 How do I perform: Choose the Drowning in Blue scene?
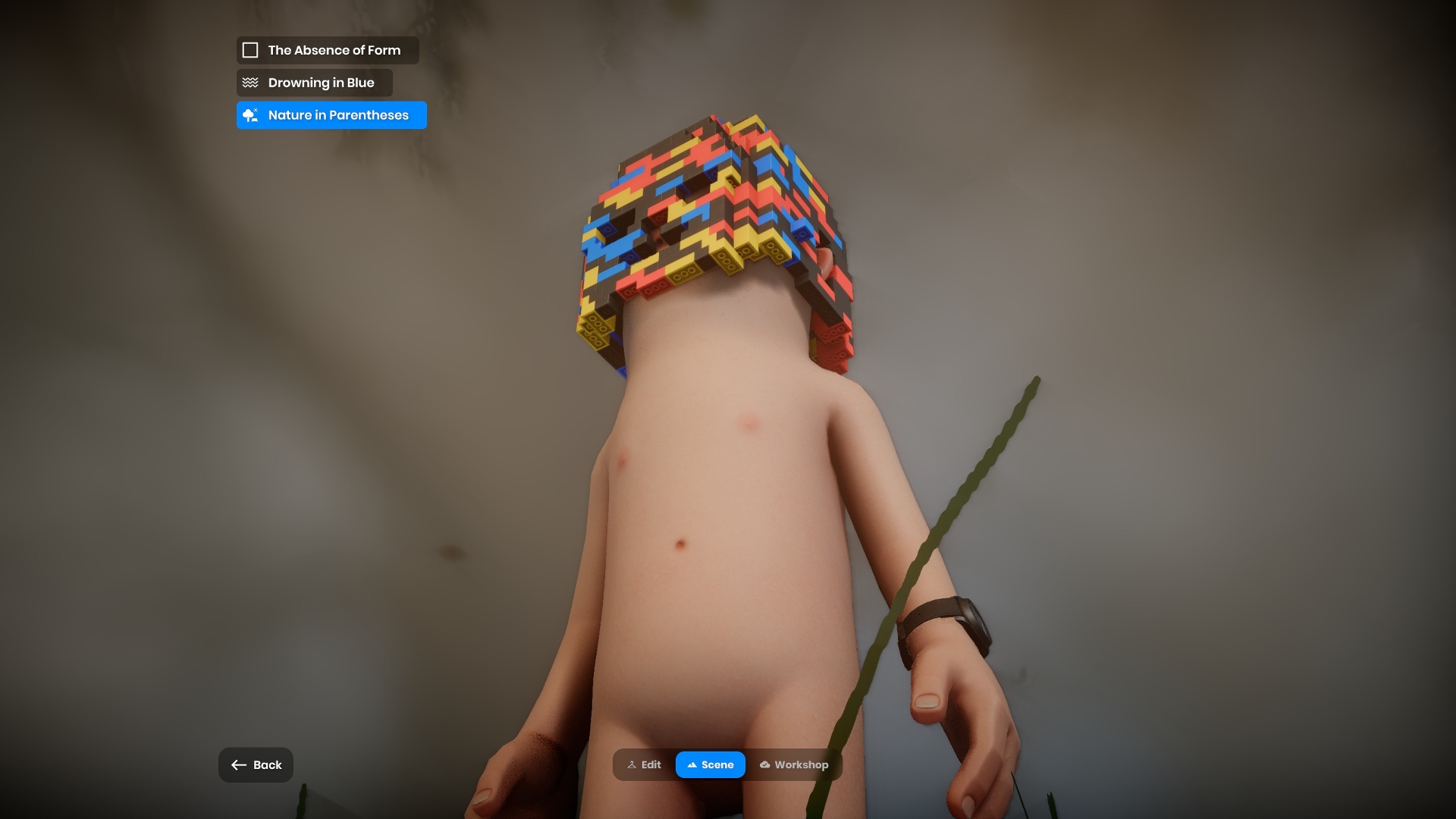(x=314, y=83)
